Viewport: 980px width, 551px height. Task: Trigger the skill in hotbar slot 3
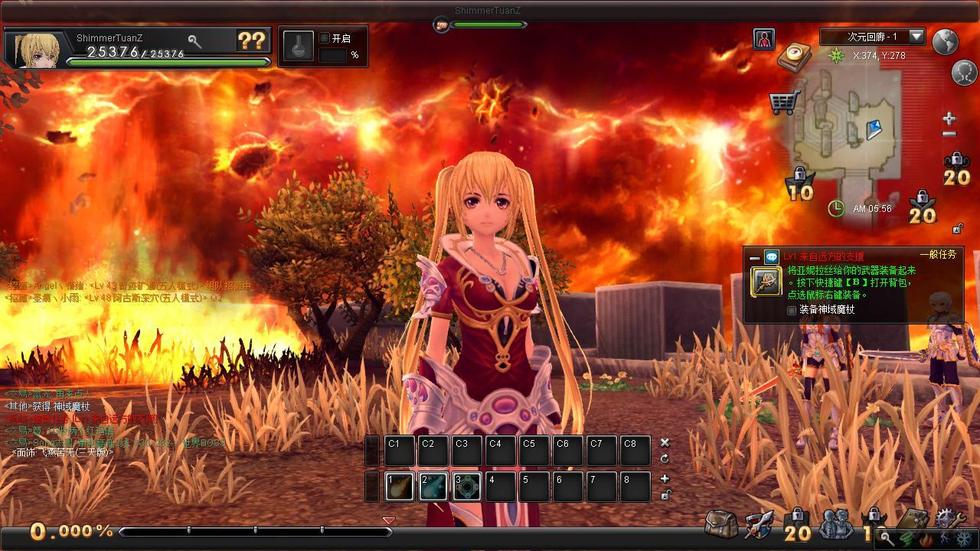click(467, 486)
